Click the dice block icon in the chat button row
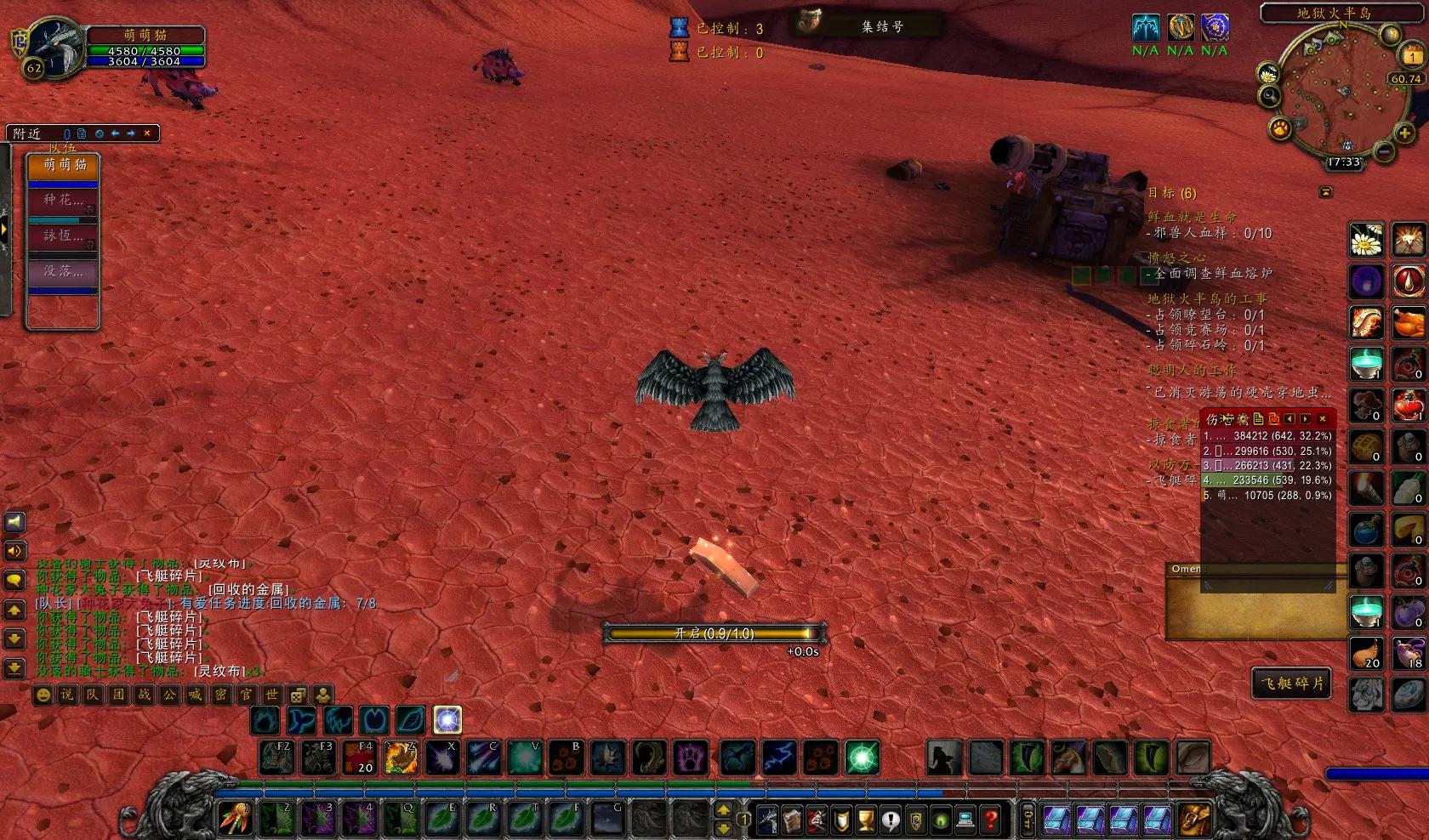1429x840 pixels. tap(297, 695)
